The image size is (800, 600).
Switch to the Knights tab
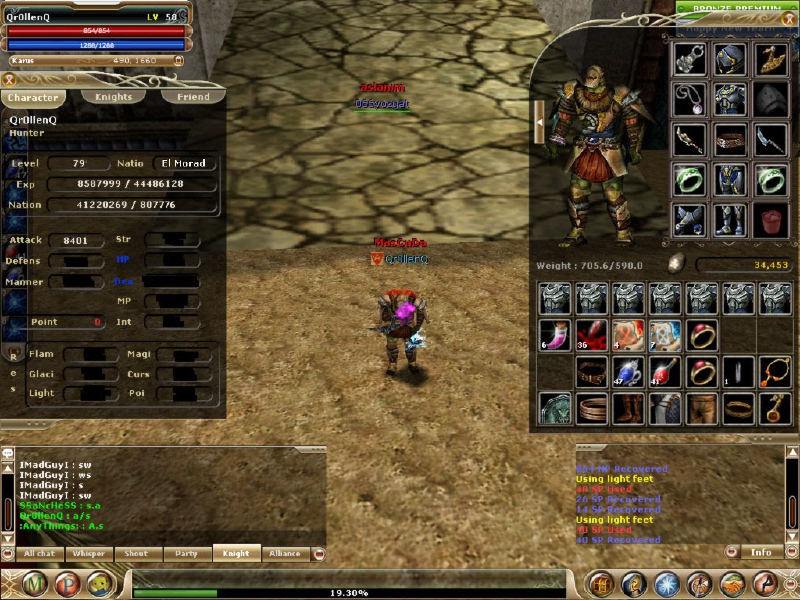point(113,97)
